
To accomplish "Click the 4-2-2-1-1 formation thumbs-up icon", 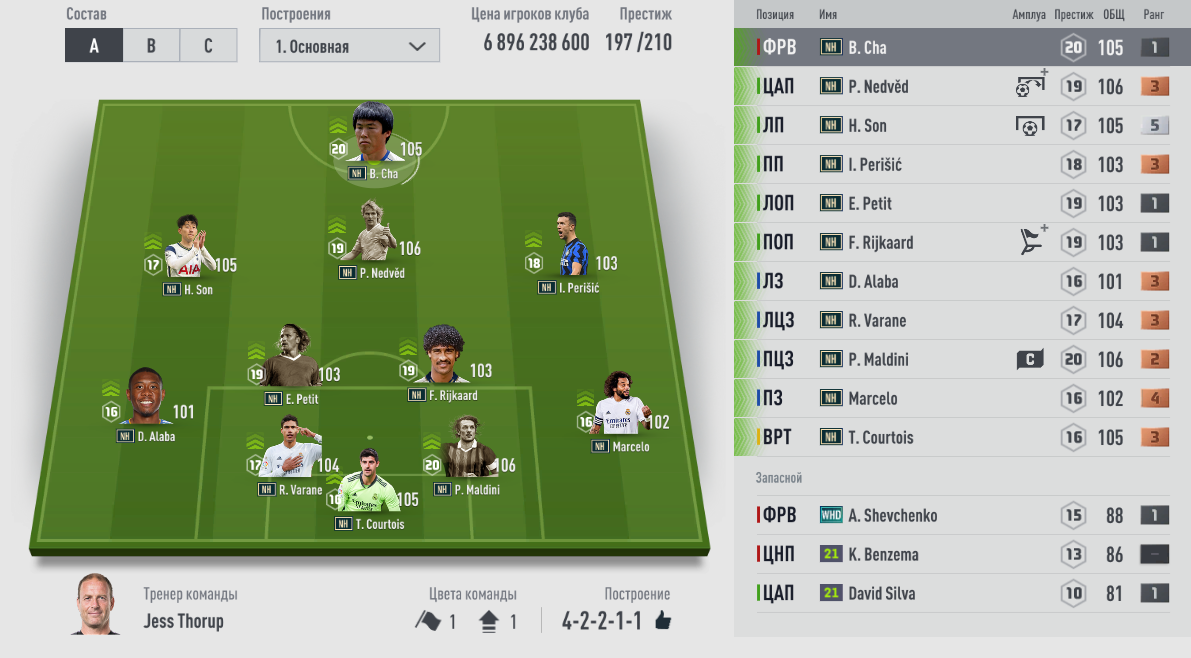I will click(662, 621).
